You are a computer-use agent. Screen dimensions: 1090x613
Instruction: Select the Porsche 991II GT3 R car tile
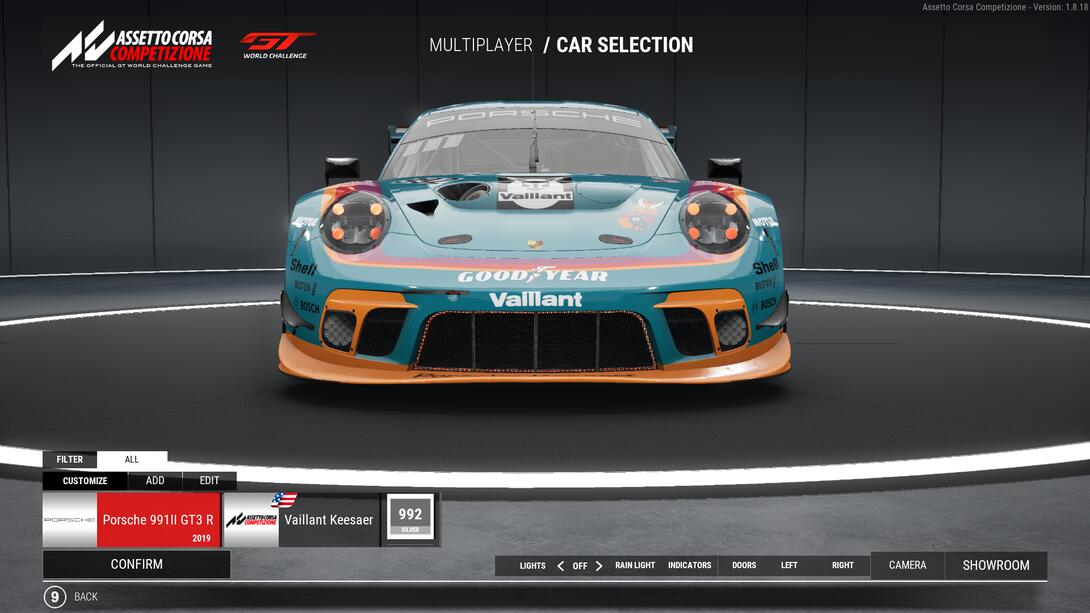point(131,520)
